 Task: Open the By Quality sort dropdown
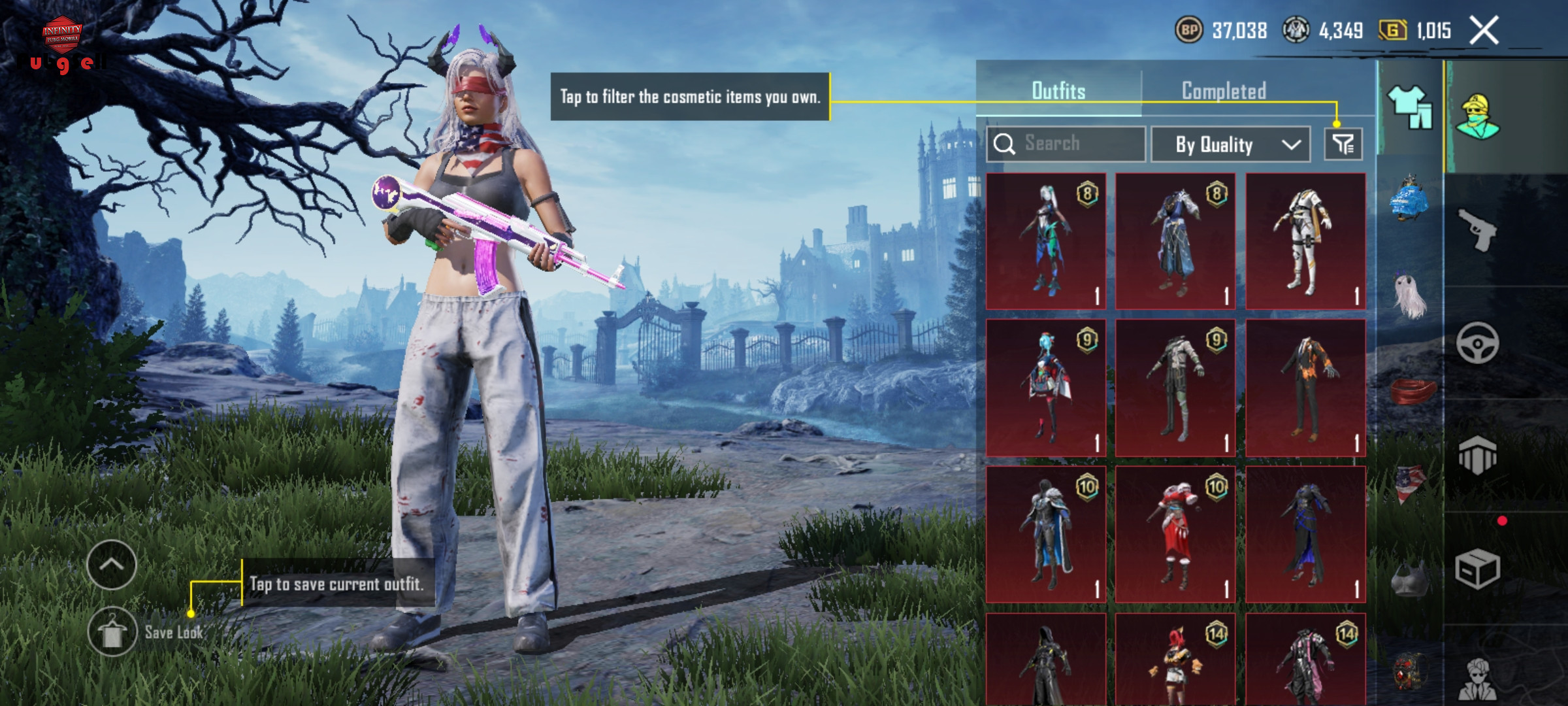pos(1230,144)
